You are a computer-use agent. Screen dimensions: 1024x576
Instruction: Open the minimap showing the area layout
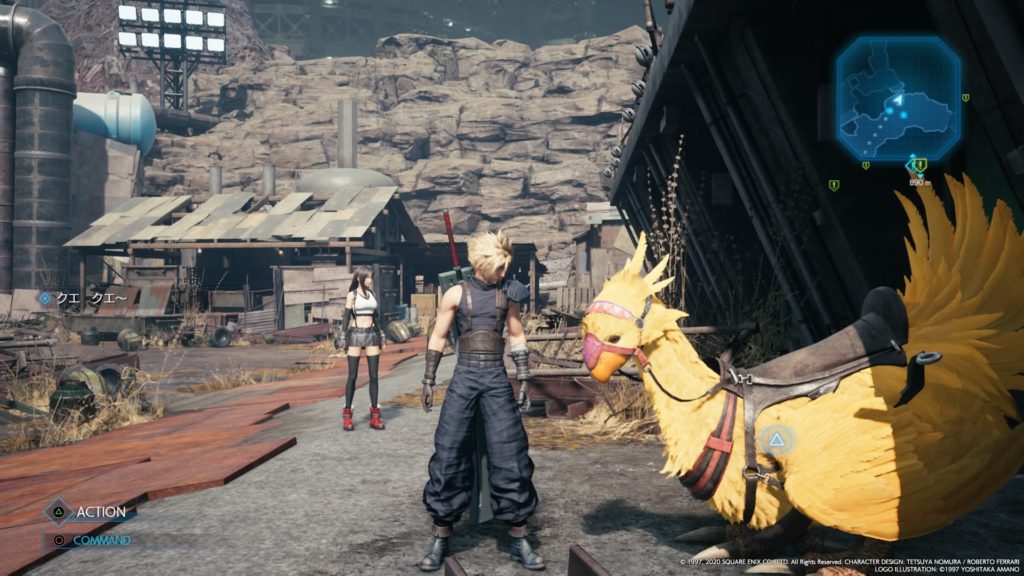(897, 98)
